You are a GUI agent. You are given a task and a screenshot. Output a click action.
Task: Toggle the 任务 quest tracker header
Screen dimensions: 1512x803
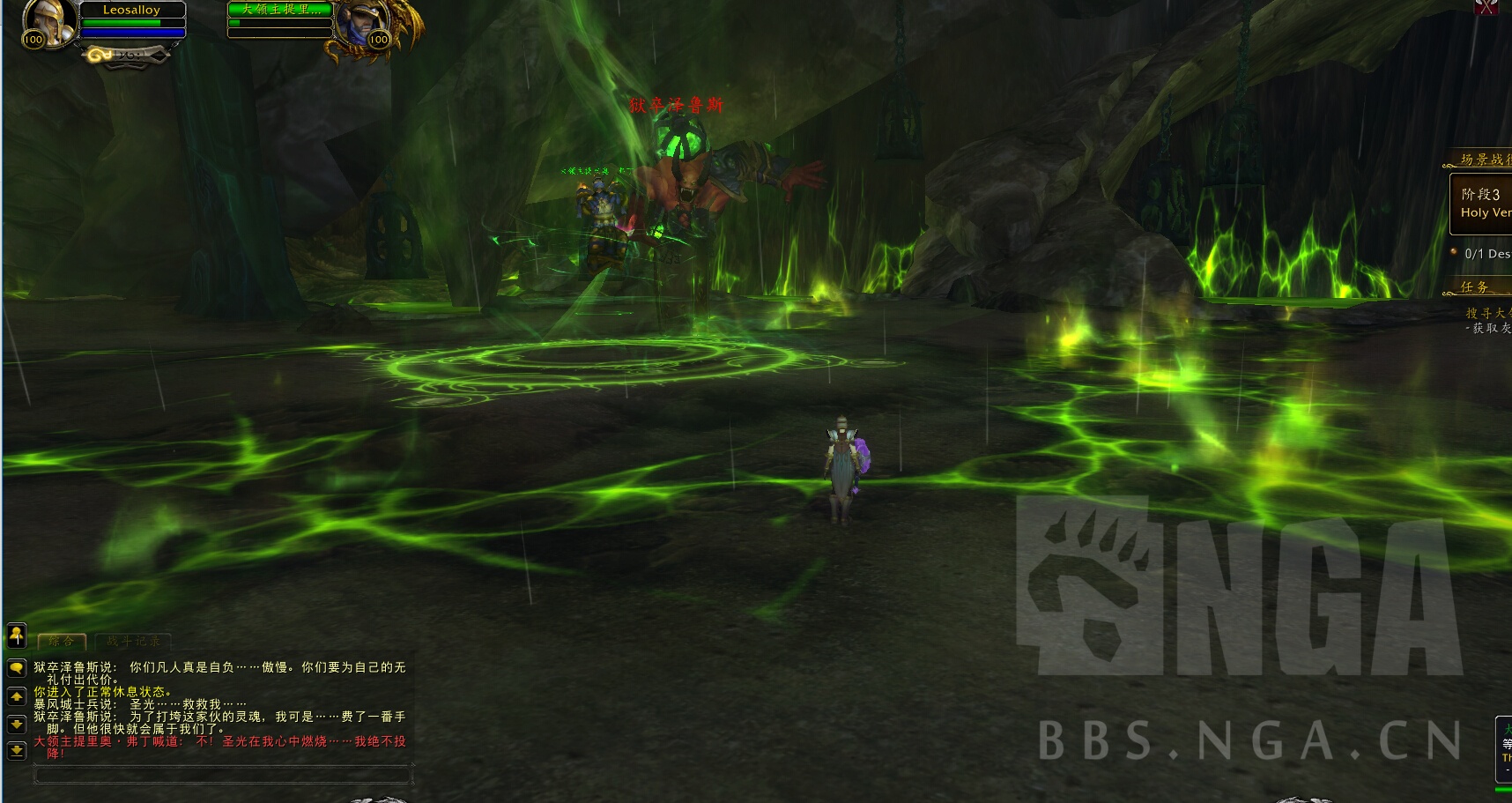tap(1477, 286)
